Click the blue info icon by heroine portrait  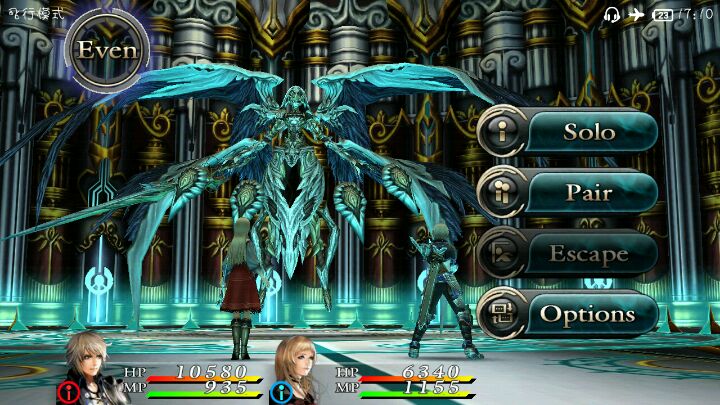tap(280, 392)
